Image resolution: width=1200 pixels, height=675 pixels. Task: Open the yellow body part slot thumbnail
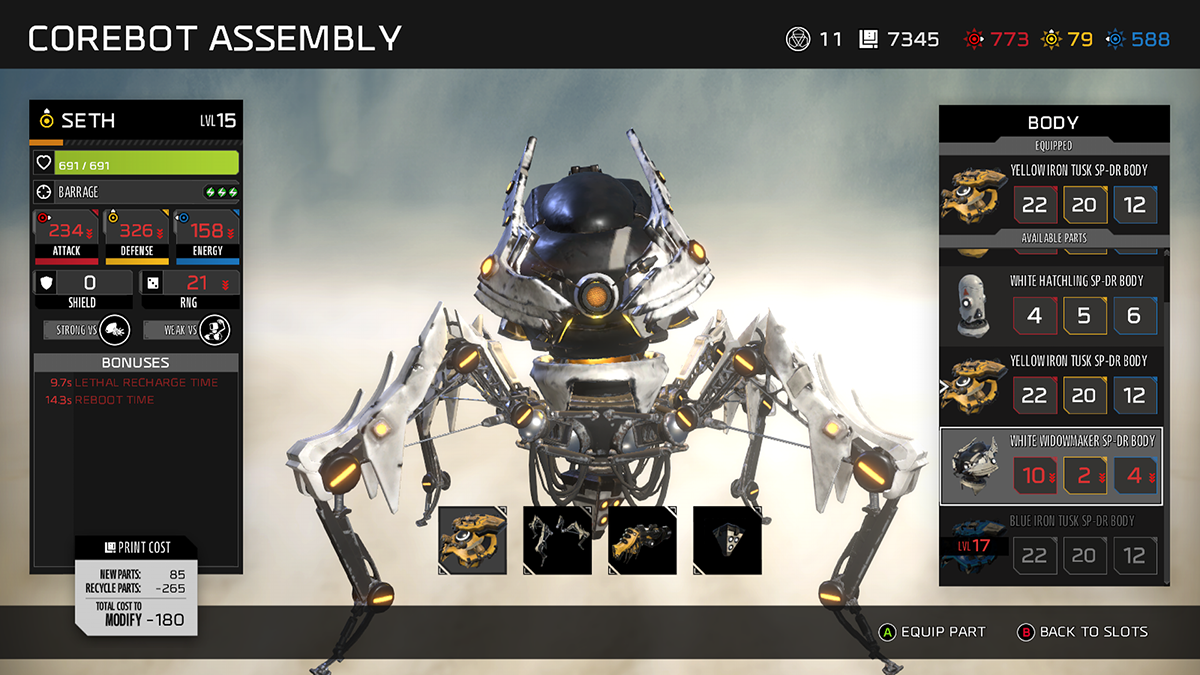(x=473, y=540)
